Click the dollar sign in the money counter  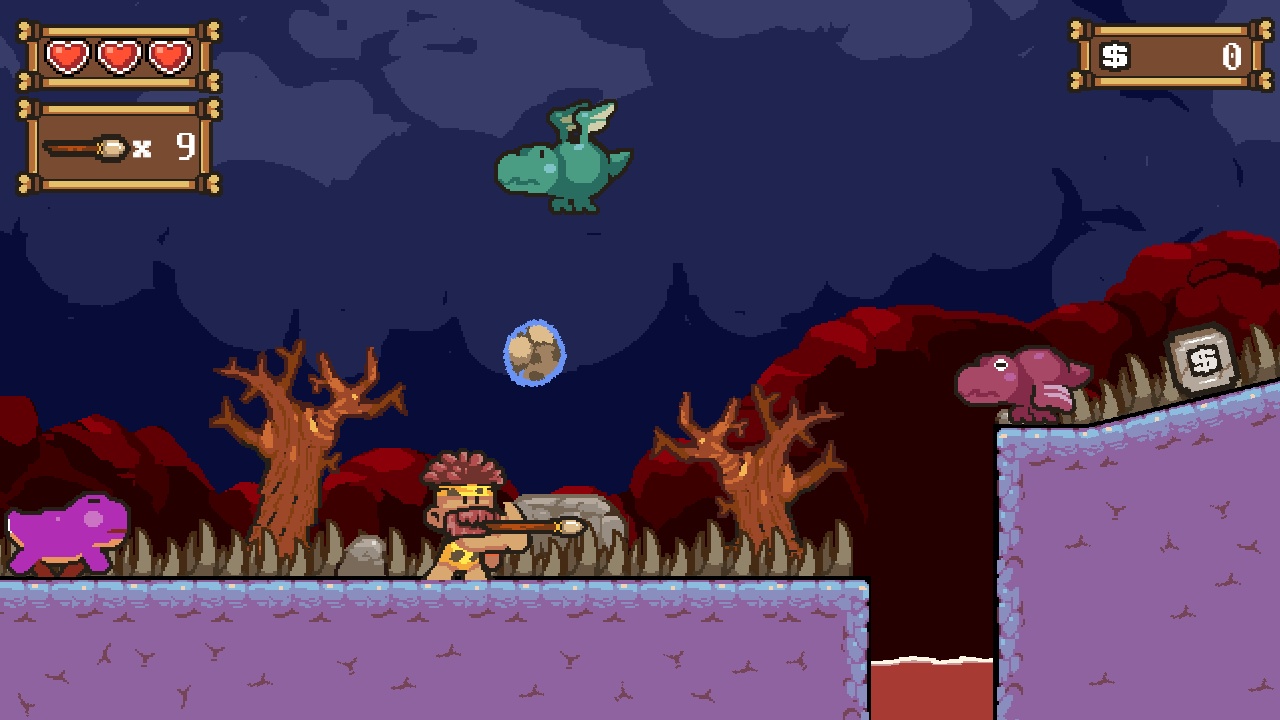(1113, 57)
